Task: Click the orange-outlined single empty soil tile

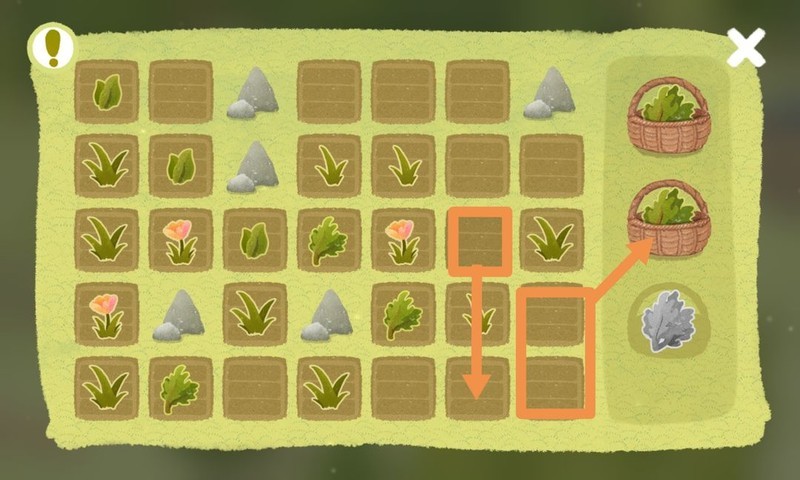Action: [x=478, y=240]
